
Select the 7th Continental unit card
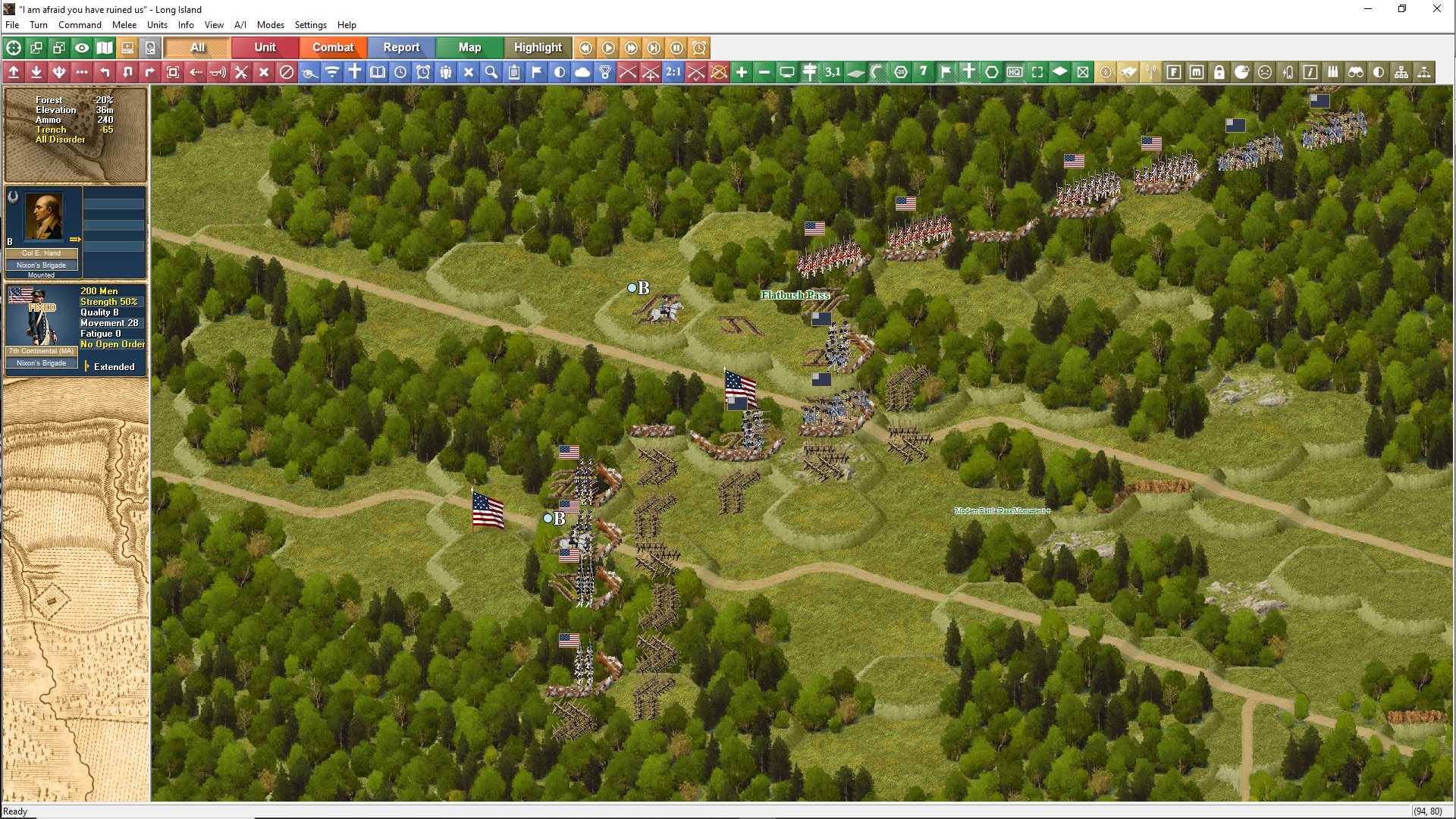(x=42, y=326)
